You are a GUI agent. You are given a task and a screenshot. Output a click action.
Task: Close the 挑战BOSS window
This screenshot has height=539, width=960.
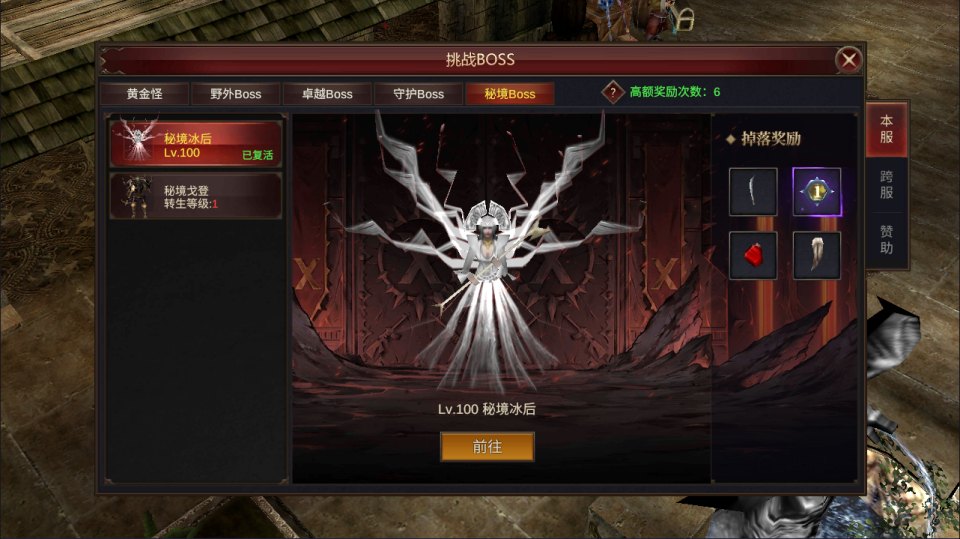click(849, 60)
